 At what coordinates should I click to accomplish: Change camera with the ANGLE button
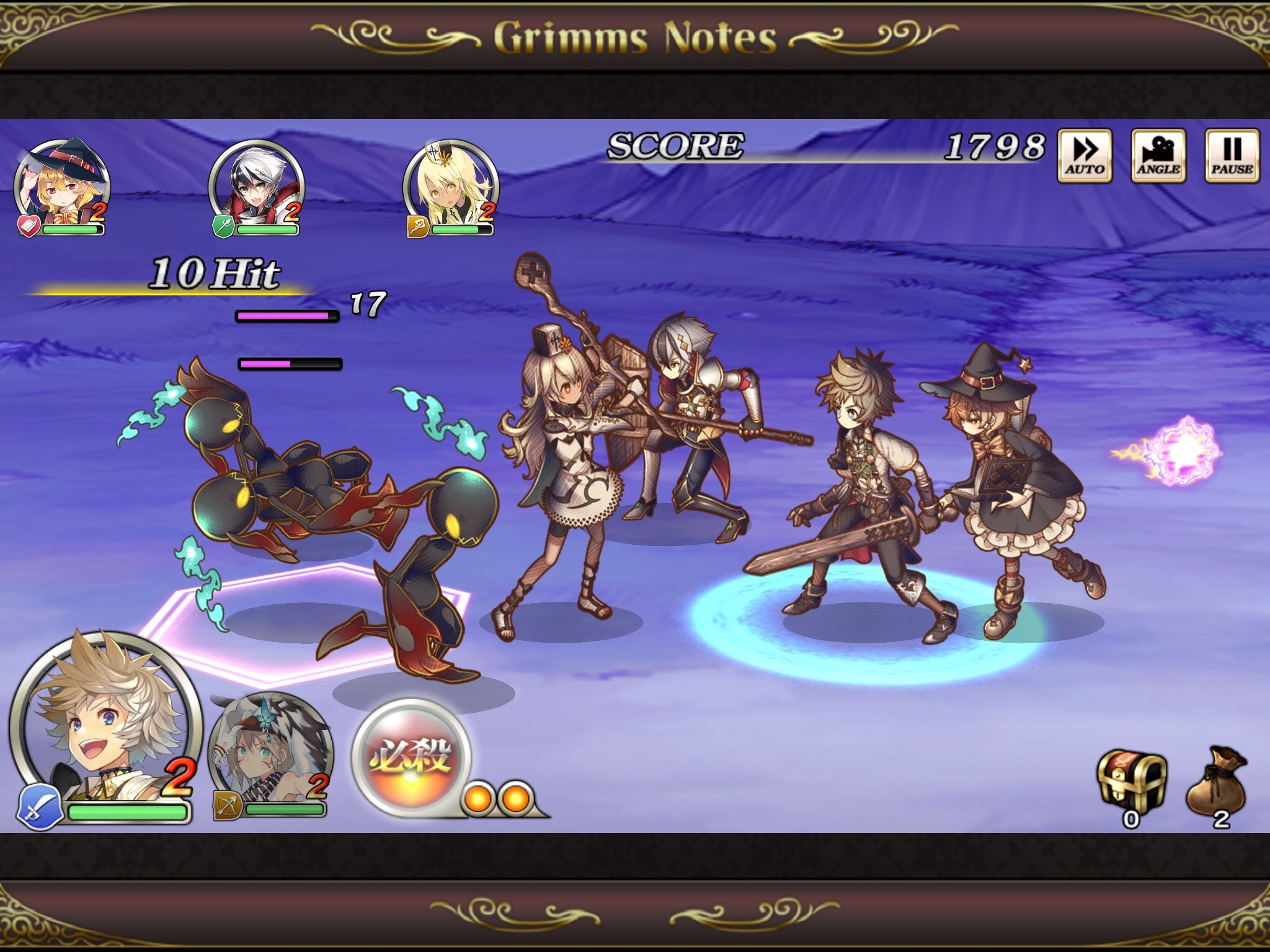tap(1158, 156)
